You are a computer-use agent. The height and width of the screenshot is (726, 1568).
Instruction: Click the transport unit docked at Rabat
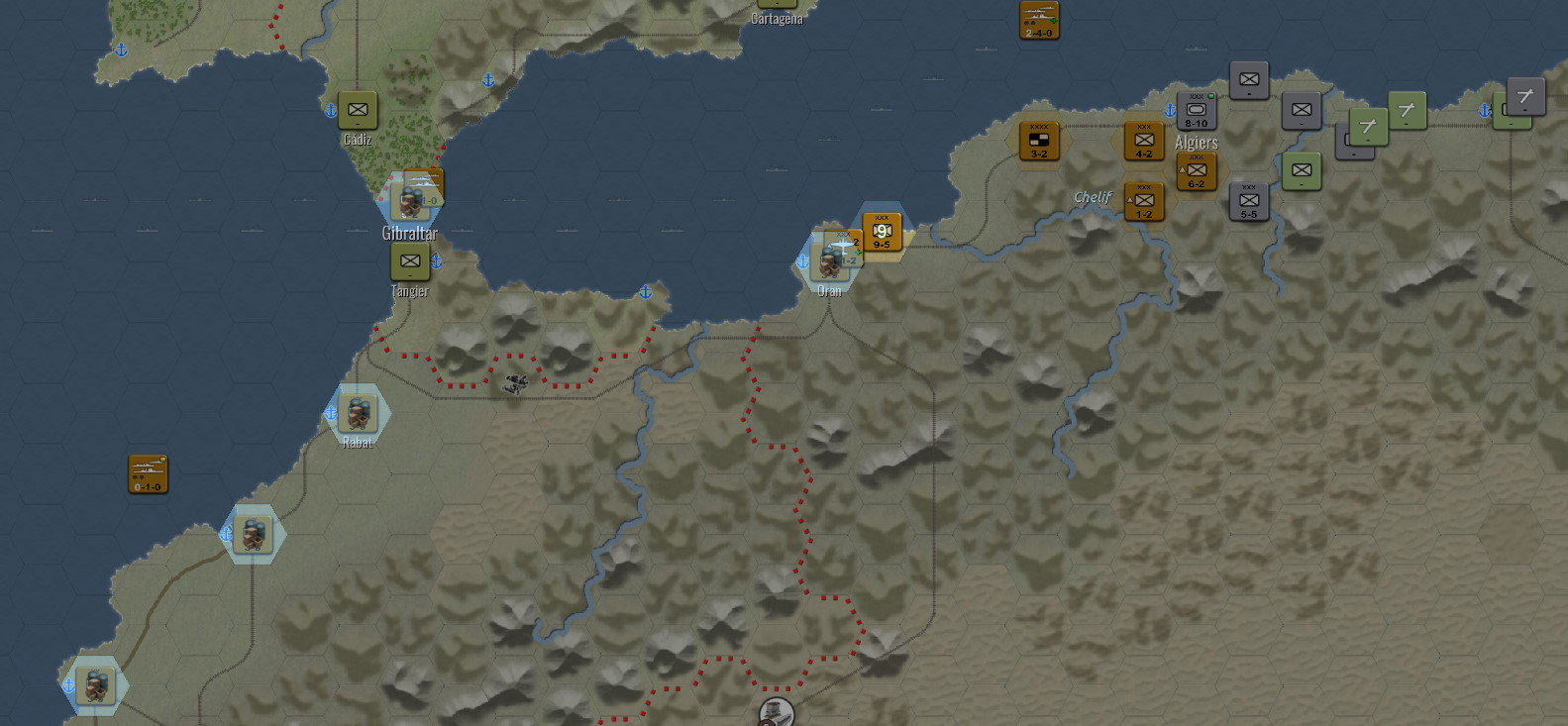point(359,414)
